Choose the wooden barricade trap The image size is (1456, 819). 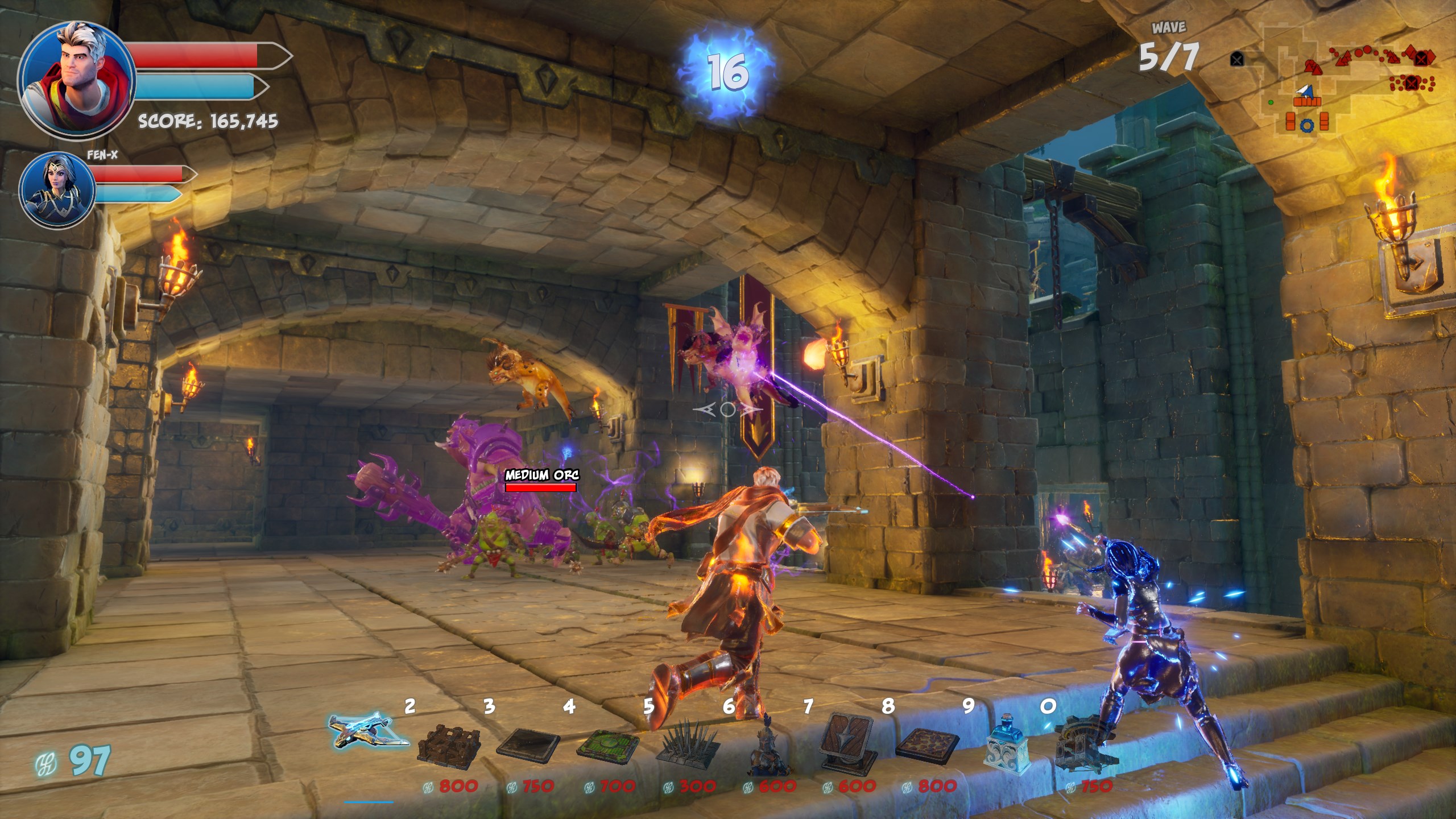coord(449,743)
